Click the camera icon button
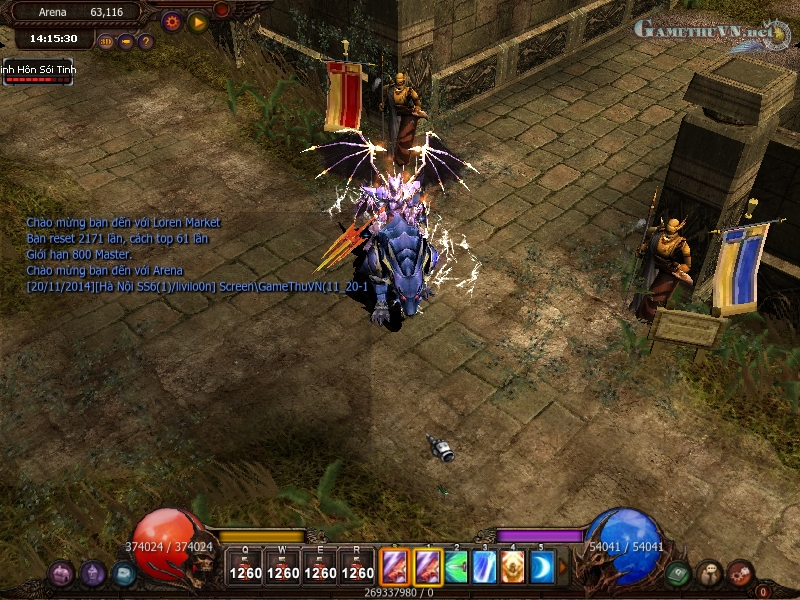This screenshot has height=600, width=800. pos(126,42)
